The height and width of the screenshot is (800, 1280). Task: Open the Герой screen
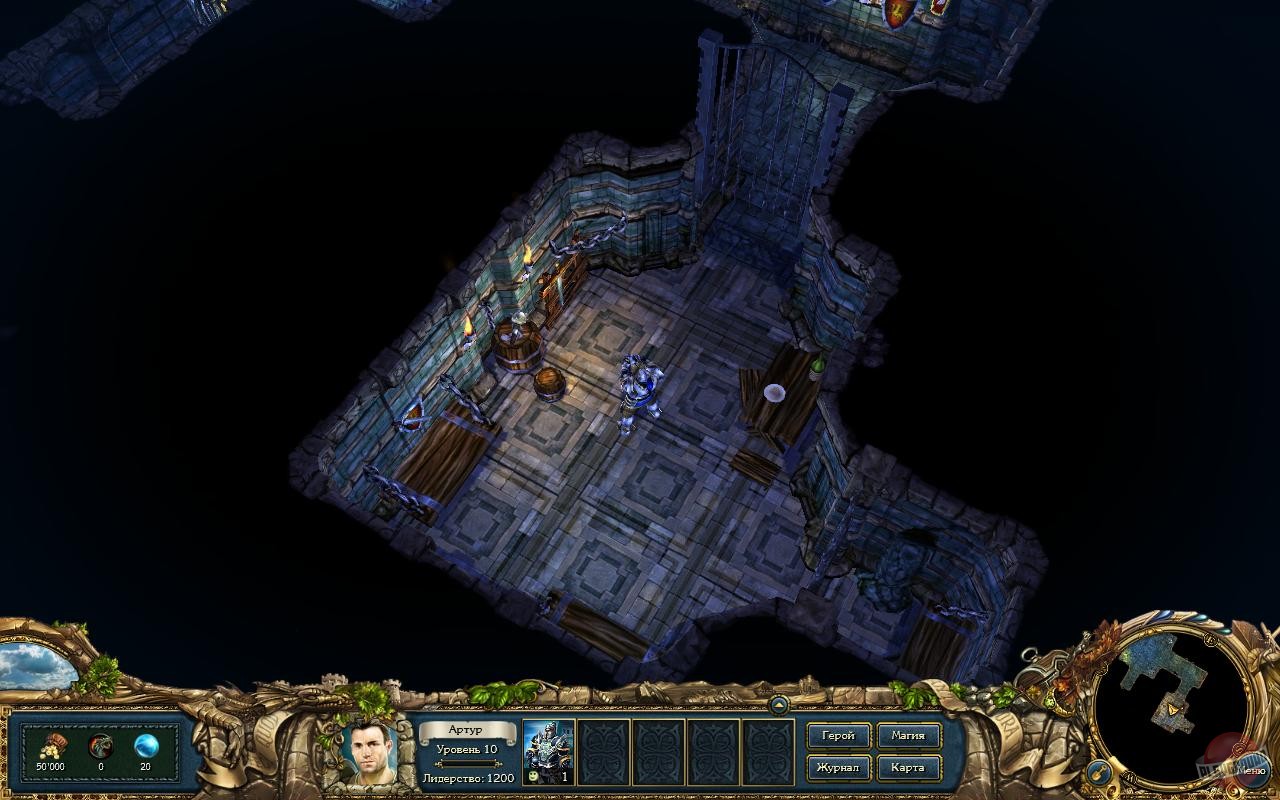pyautogui.click(x=838, y=735)
